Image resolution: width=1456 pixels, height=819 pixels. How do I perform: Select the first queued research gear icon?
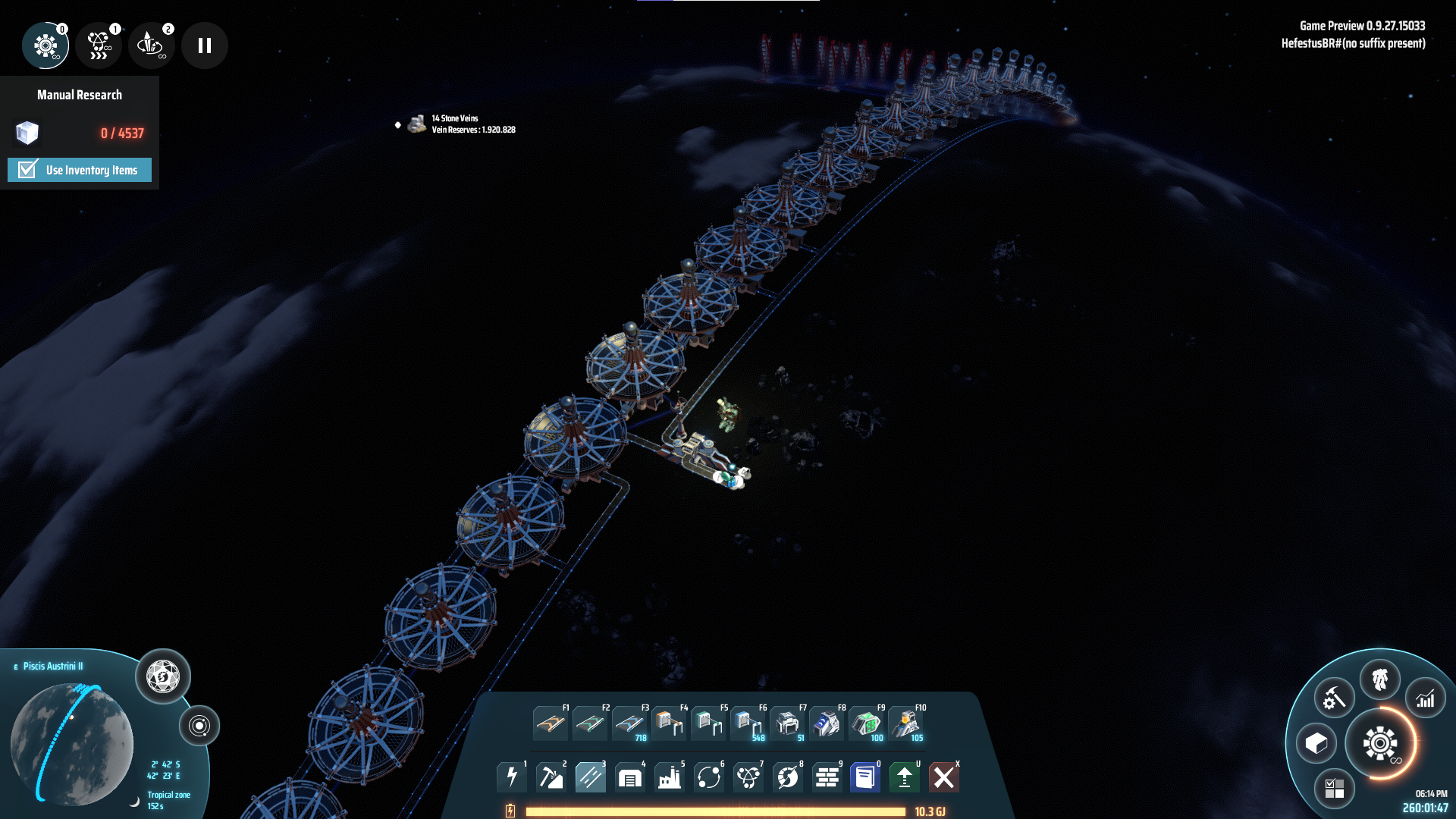45,45
